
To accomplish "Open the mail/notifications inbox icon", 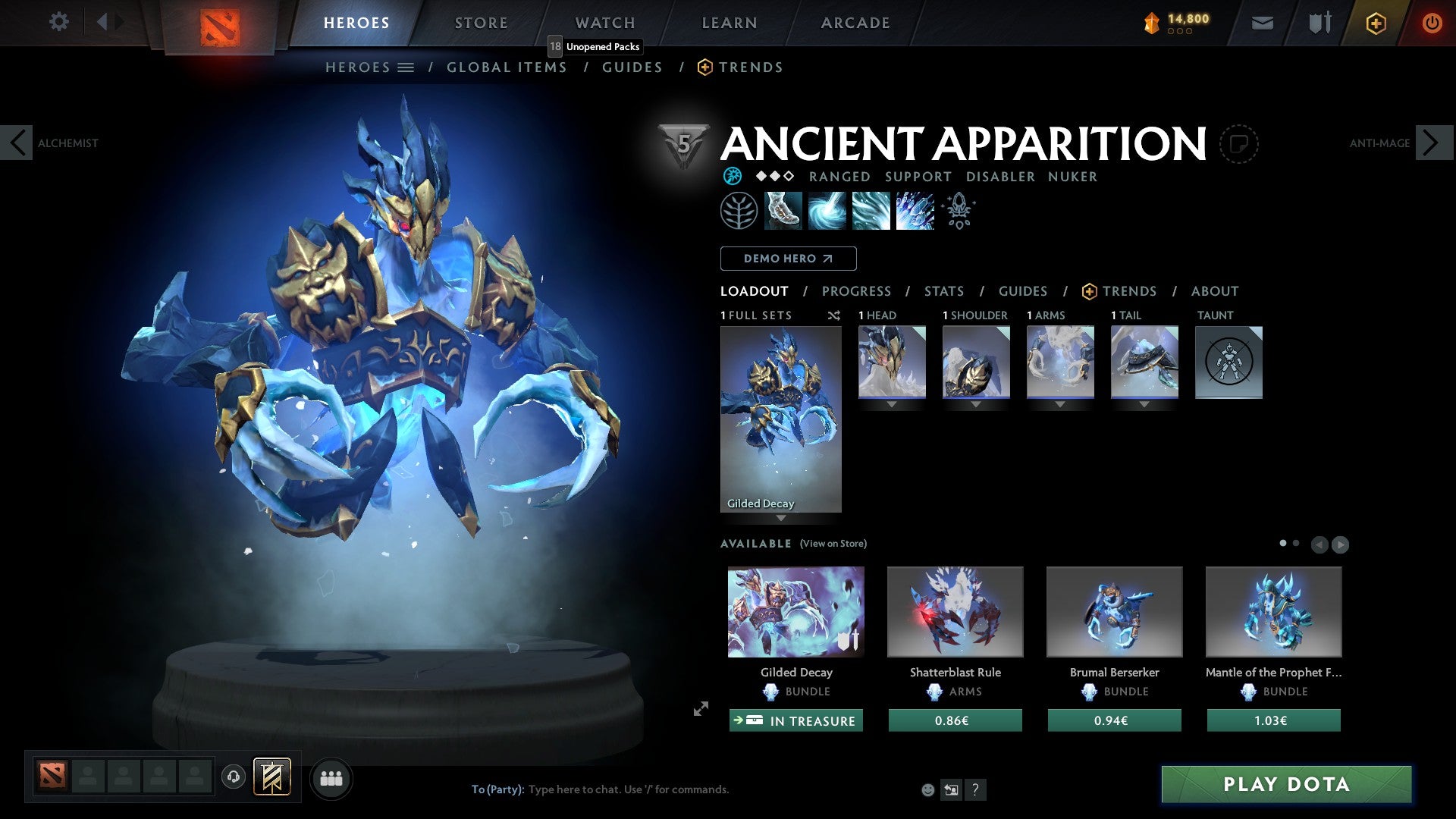I will (x=1262, y=23).
